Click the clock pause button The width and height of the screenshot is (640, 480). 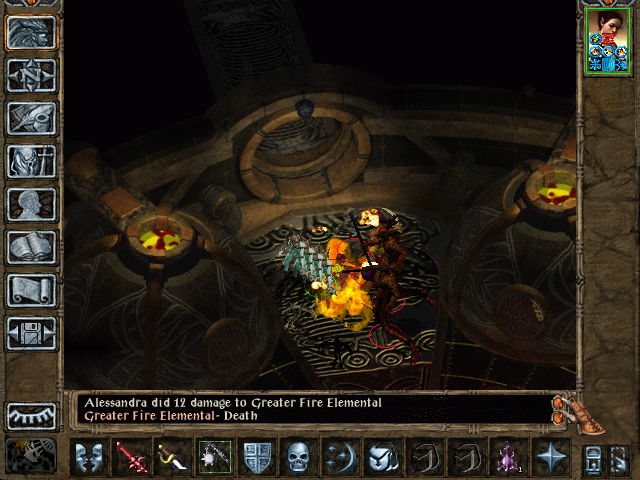(32, 455)
